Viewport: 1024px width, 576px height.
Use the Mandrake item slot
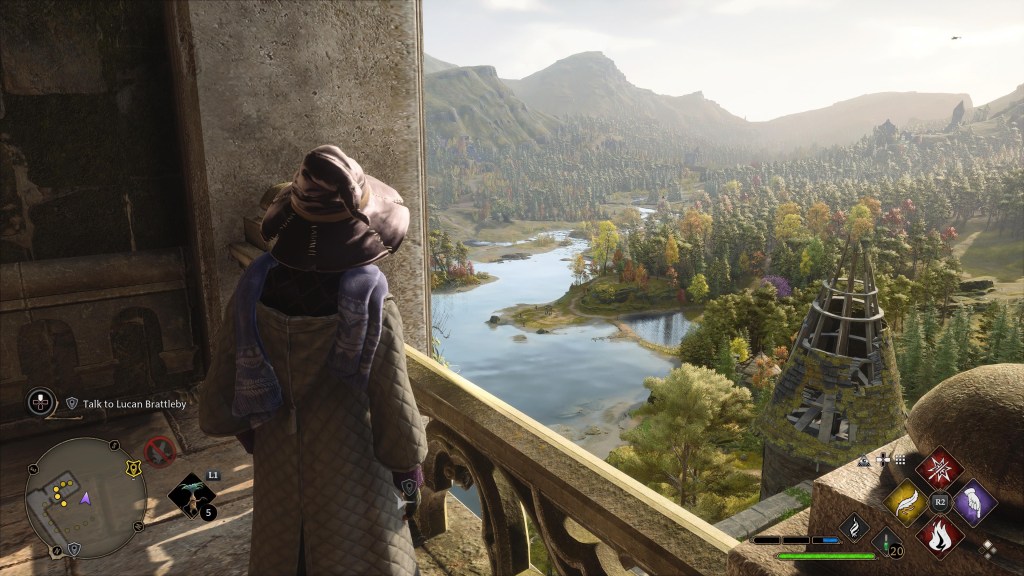tap(190, 492)
